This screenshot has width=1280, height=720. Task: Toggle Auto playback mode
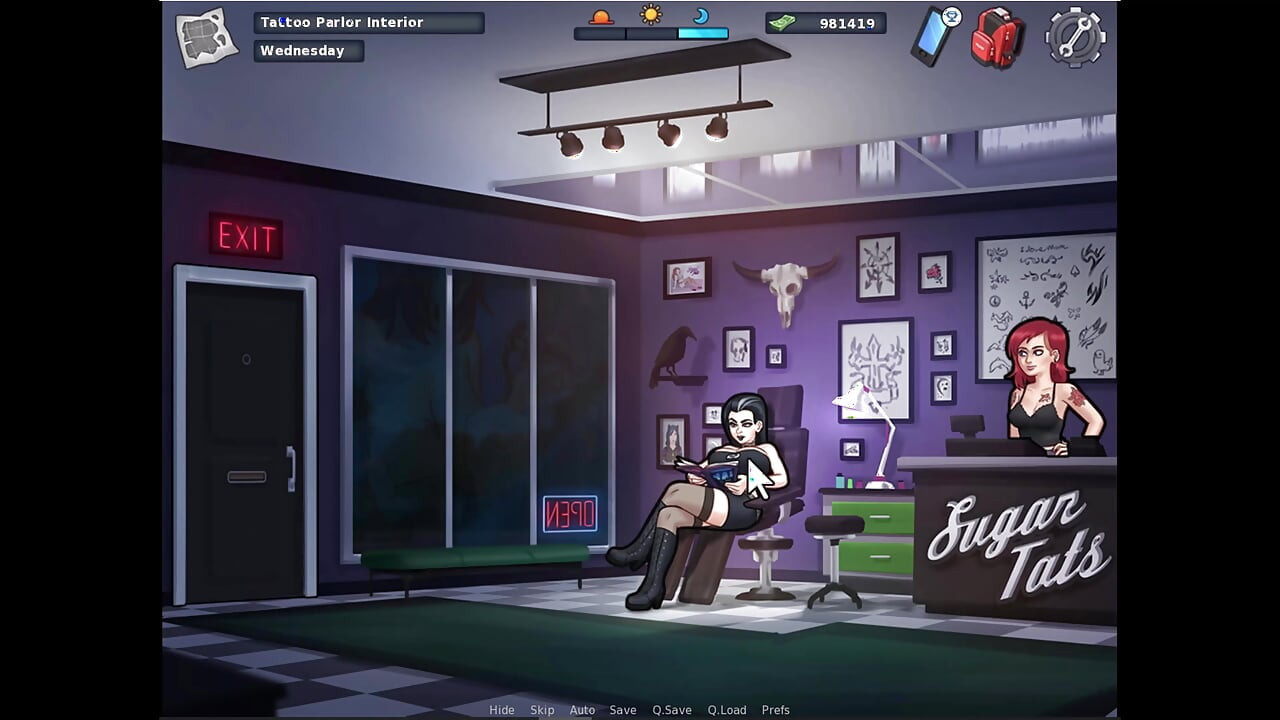(x=582, y=709)
